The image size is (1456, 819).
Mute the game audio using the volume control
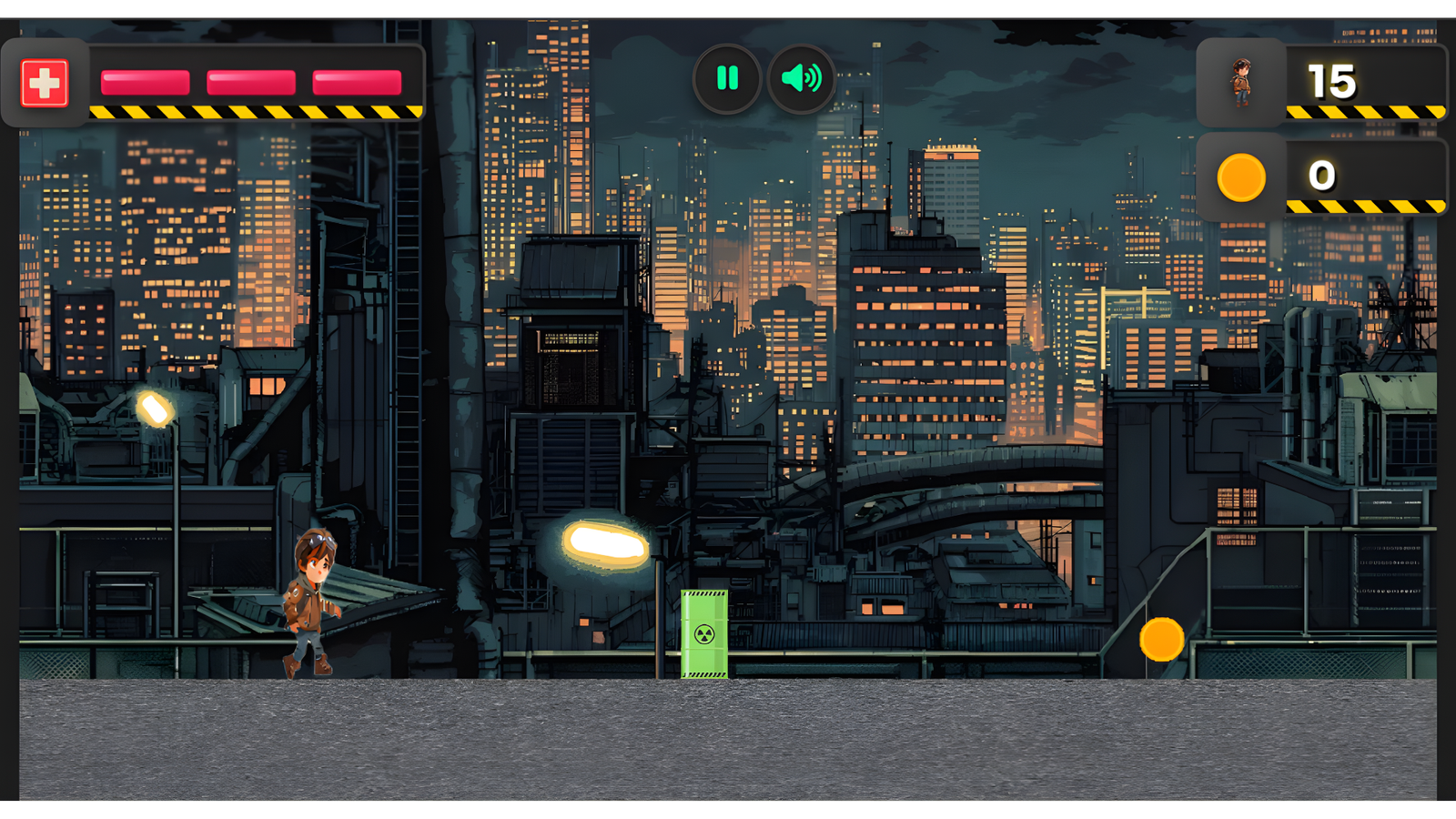pyautogui.click(x=799, y=78)
